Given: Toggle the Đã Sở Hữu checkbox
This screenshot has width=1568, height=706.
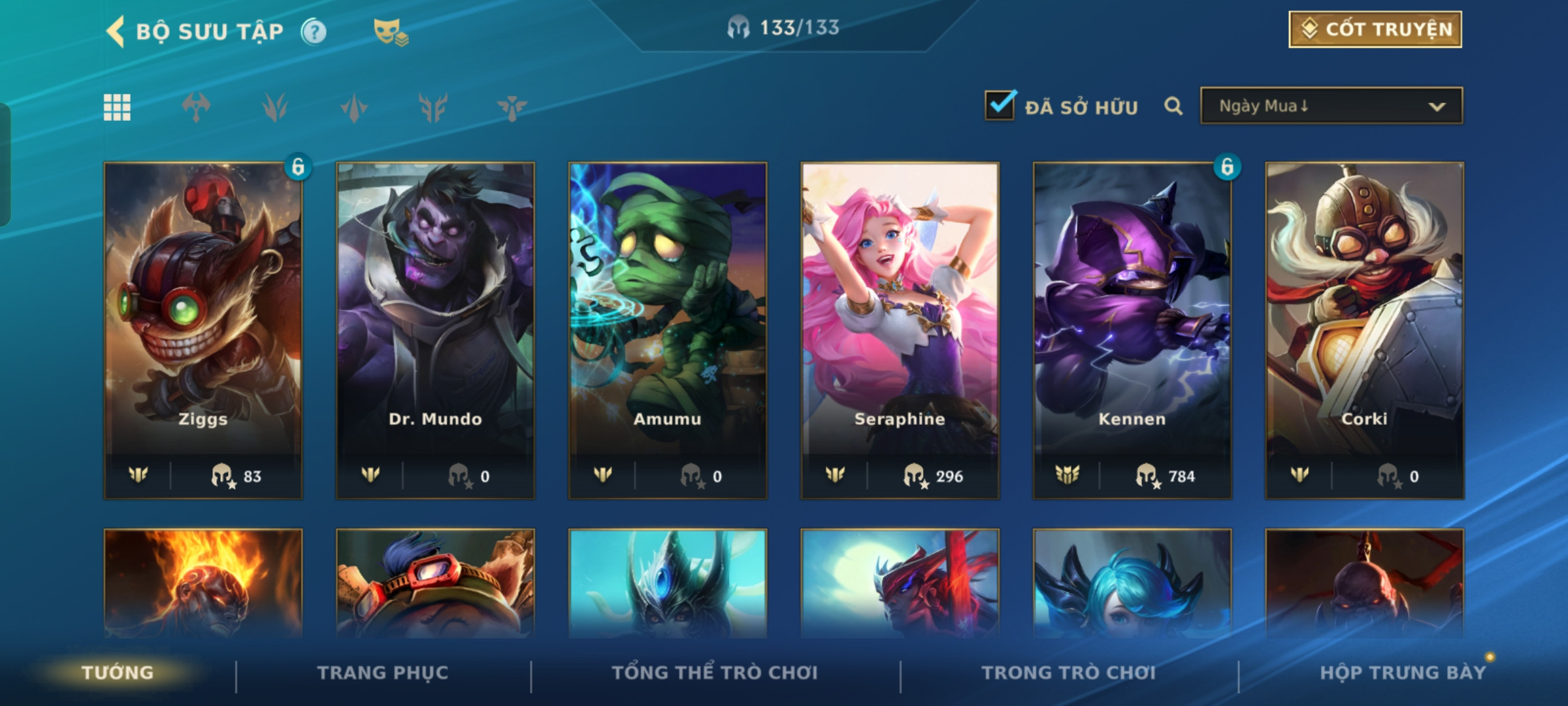Looking at the screenshot, I should [1000, 106].
